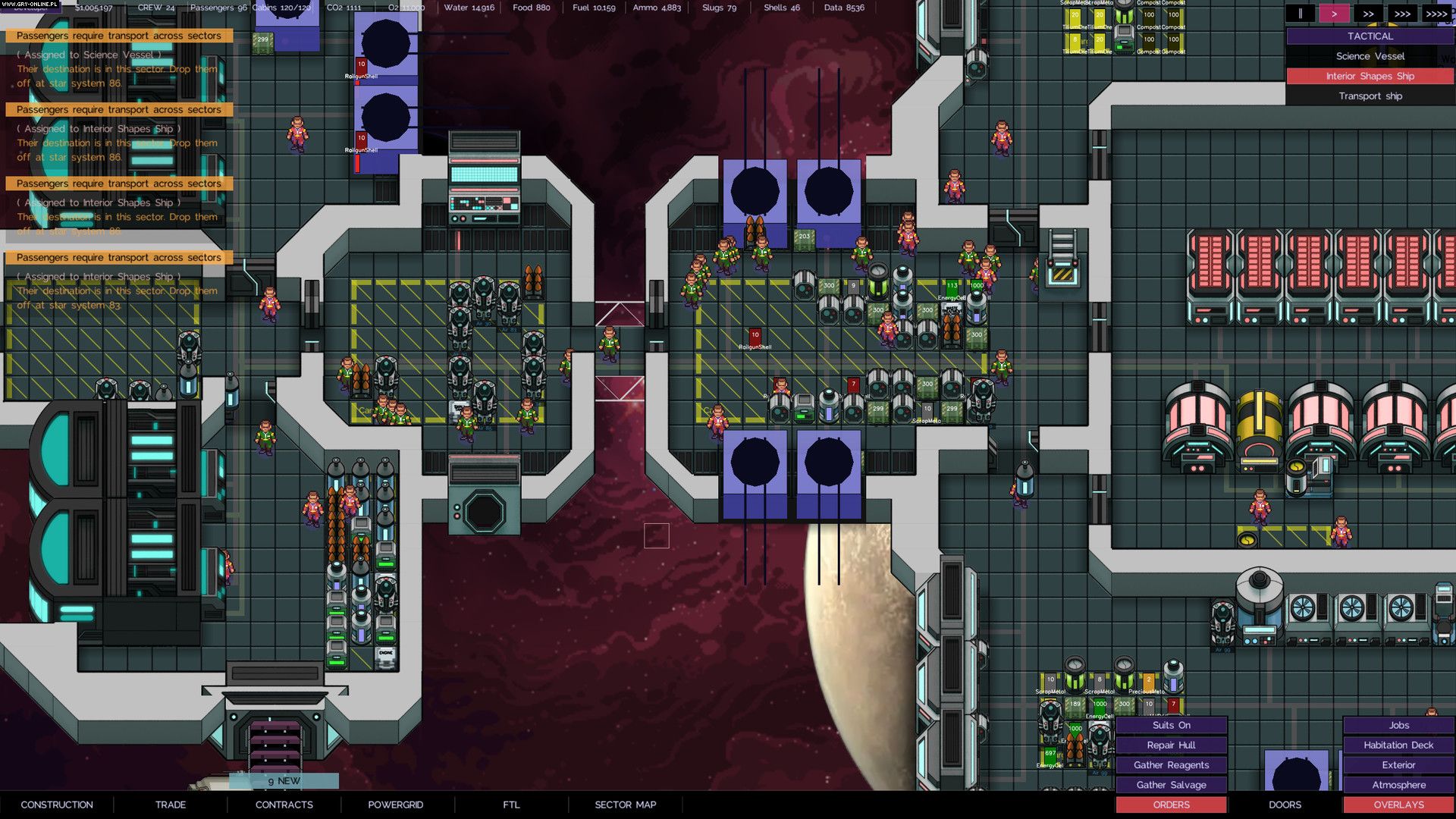1456x819 pixels.
Task: Open the FTL panel
Action: point(511,805)
